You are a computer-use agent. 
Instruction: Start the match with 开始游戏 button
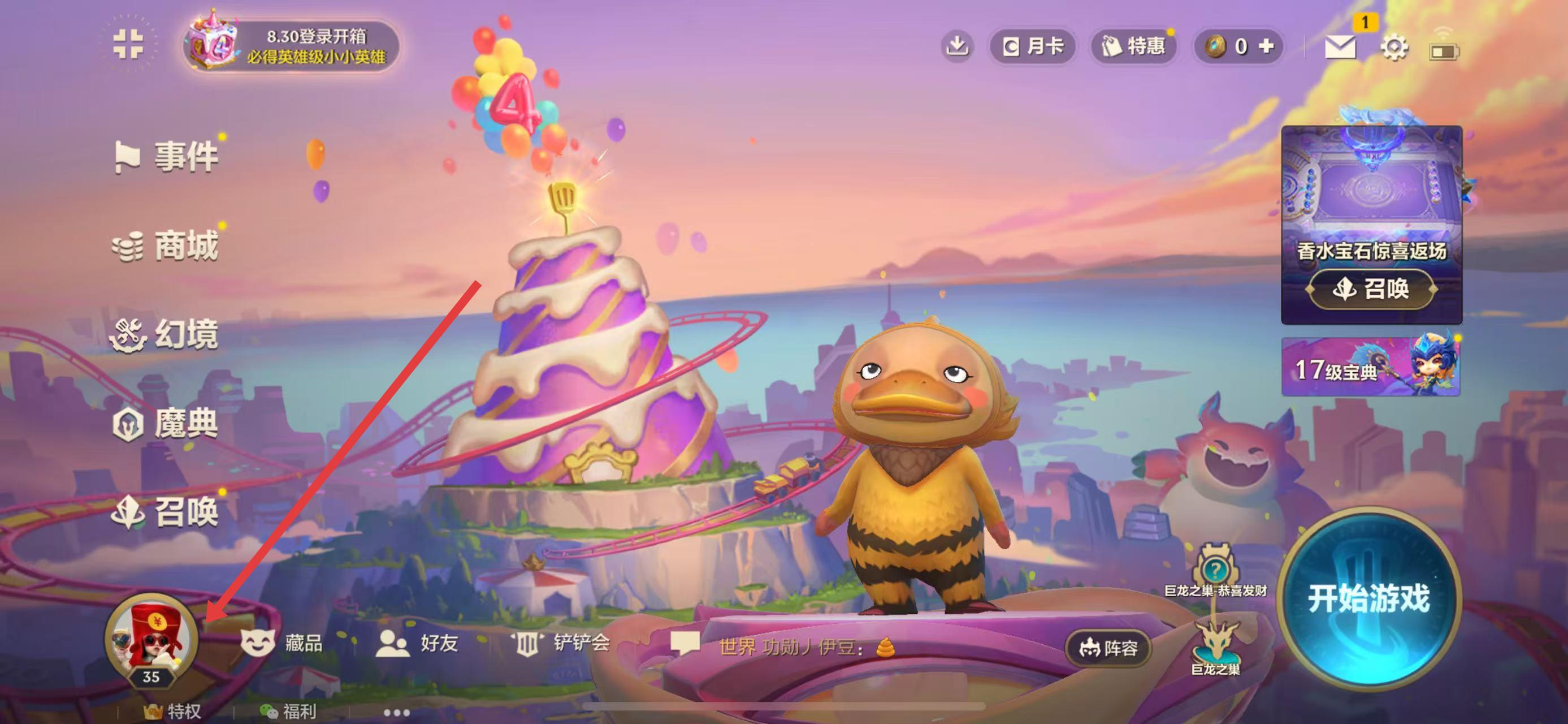click(x=1368, y=598)
